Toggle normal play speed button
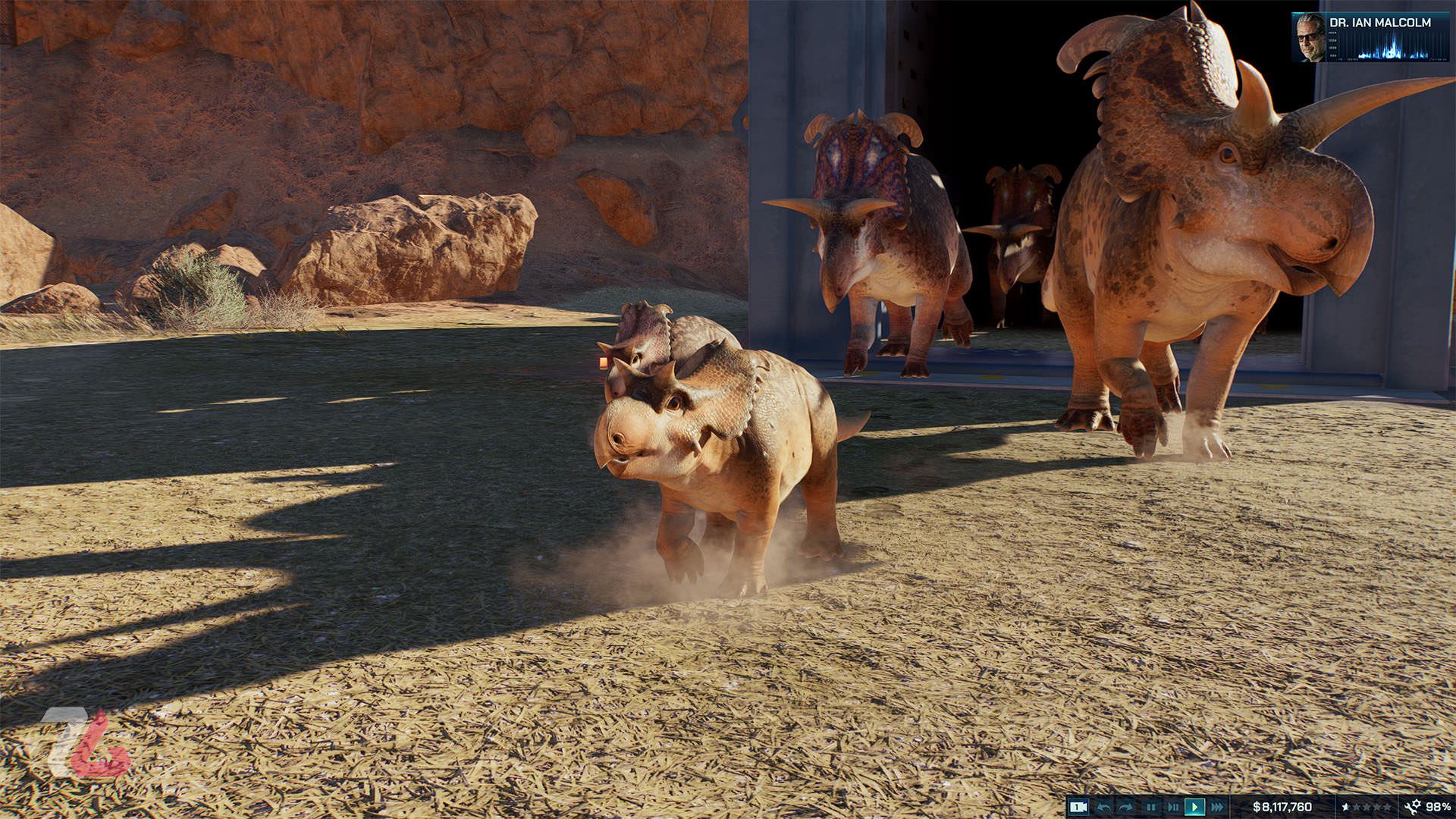 [1194, 806]
